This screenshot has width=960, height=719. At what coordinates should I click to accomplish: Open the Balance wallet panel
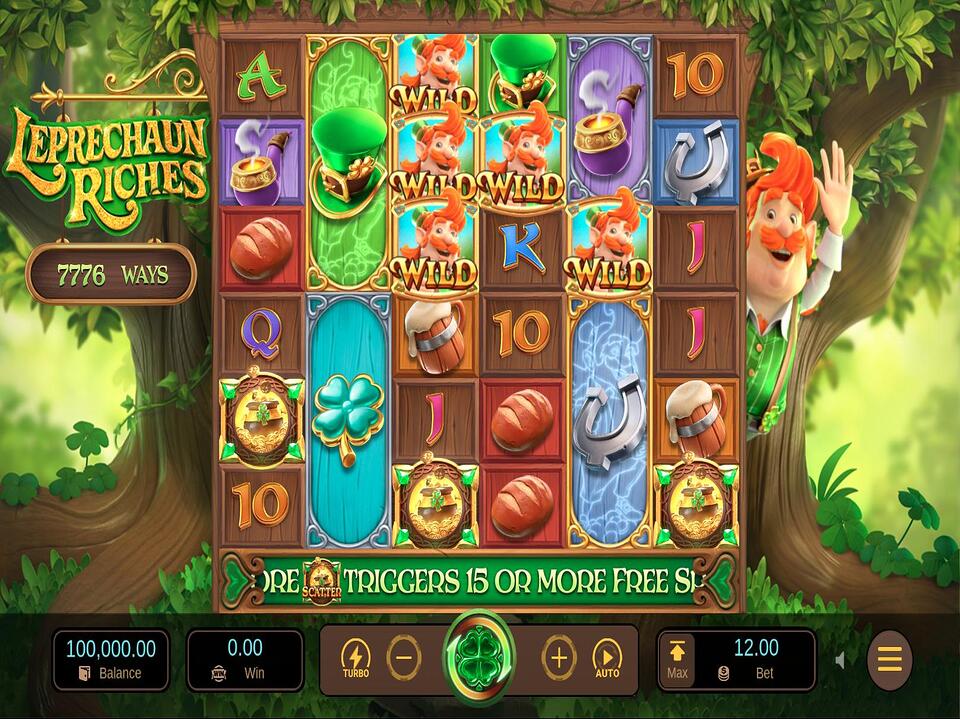coord(111,660)
